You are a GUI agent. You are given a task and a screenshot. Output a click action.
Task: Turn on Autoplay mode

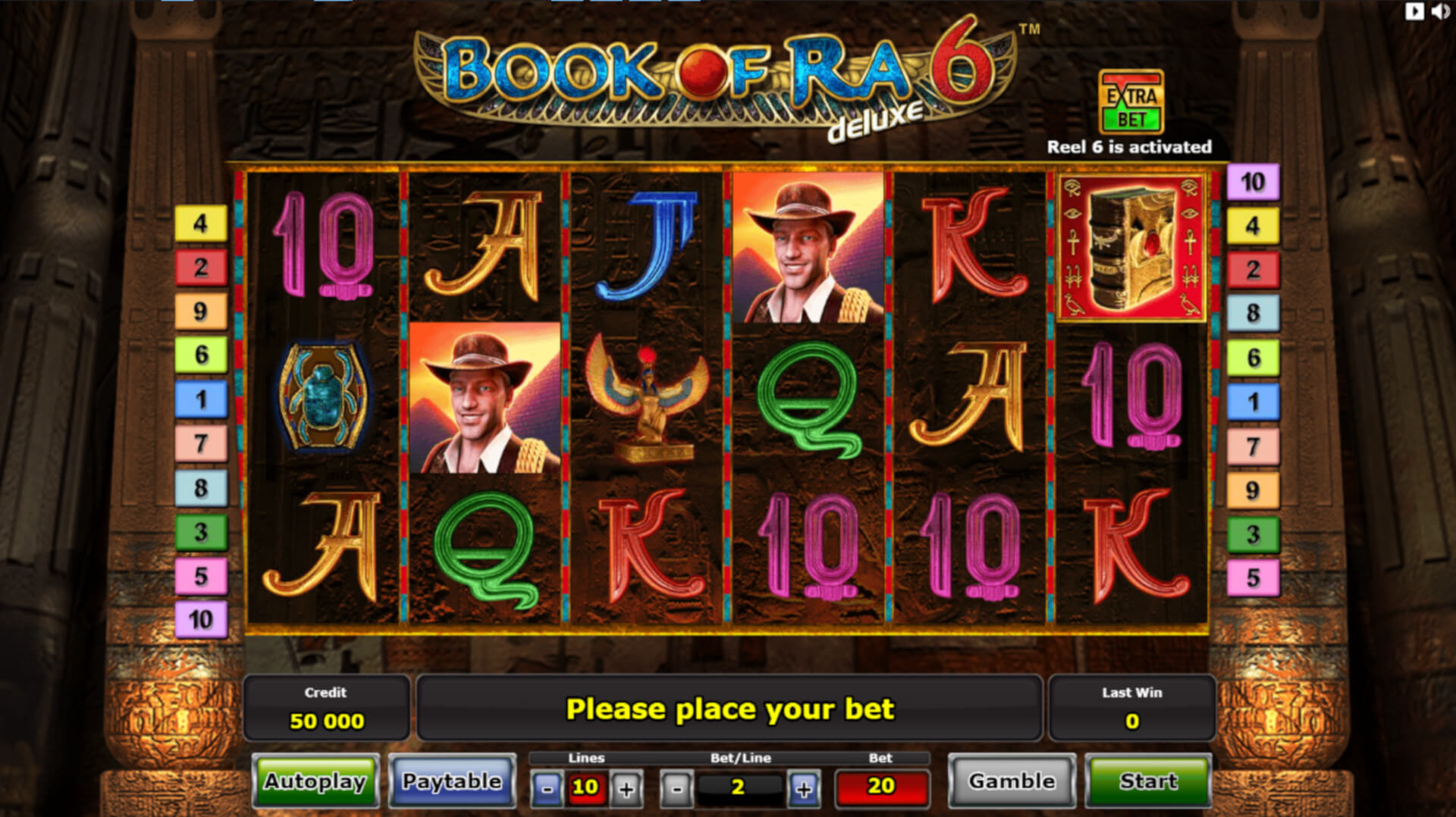(315, 781)
